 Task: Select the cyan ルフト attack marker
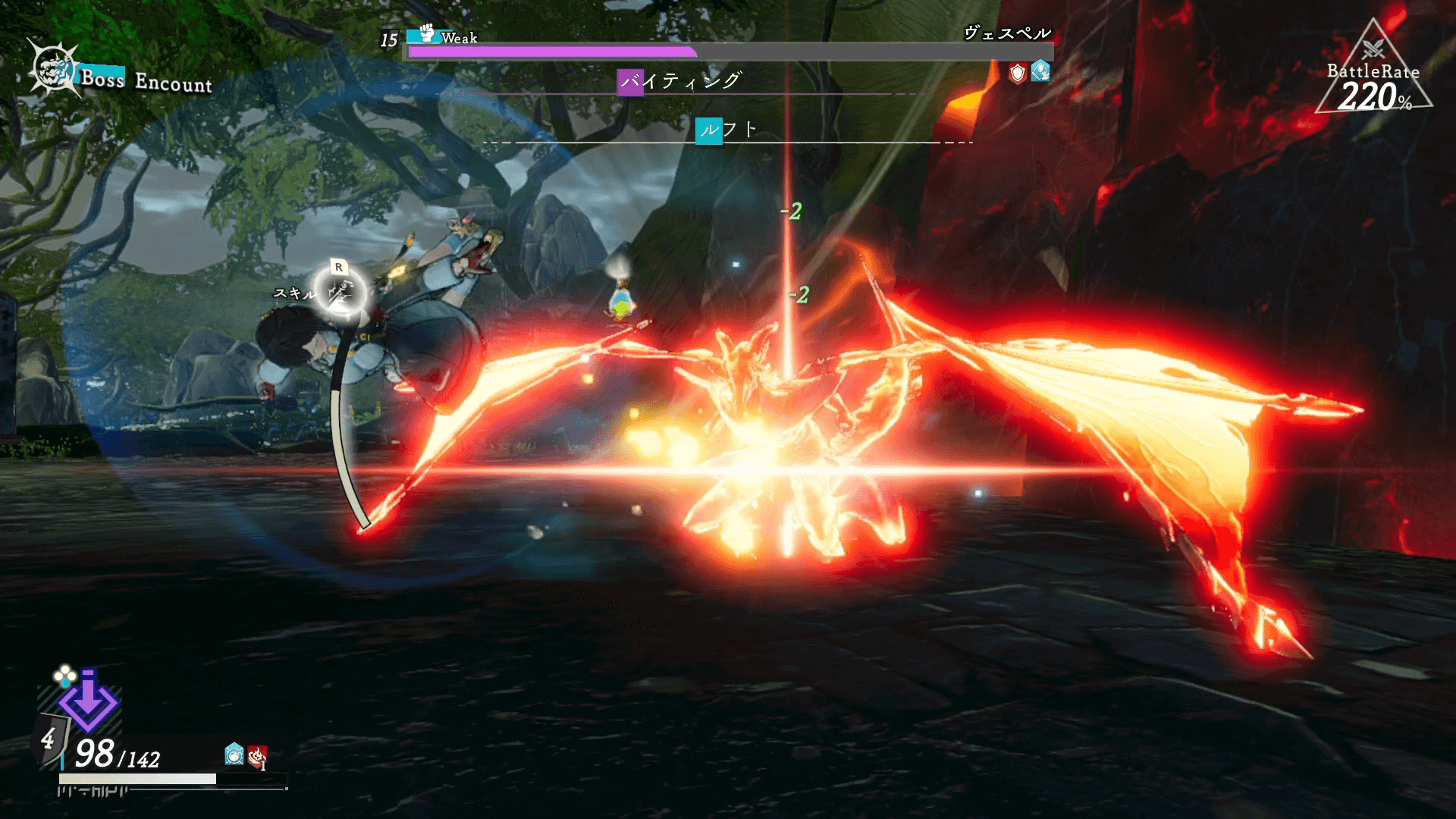point(709,130)
